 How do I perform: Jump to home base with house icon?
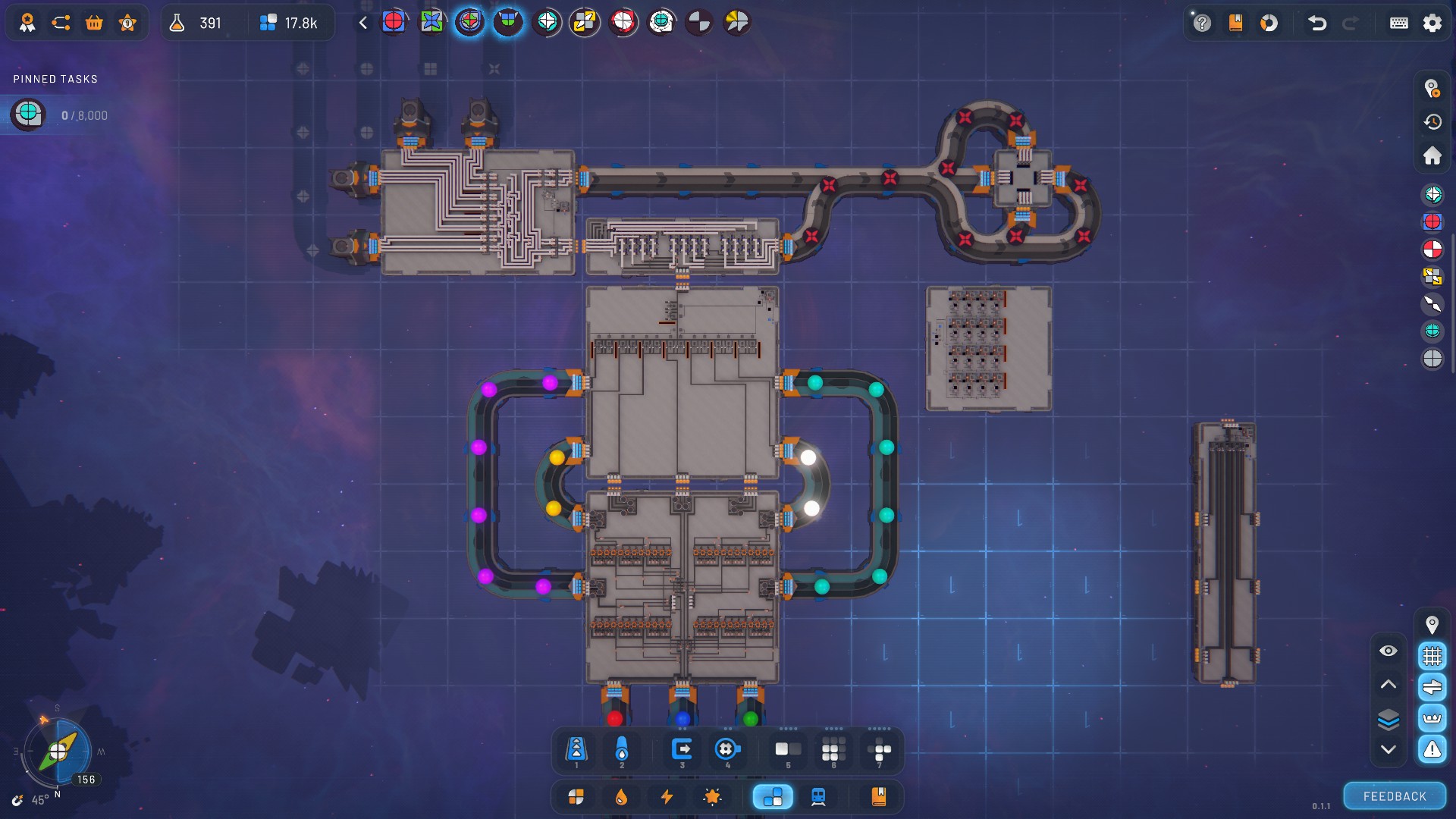(x=1432, y=155)
